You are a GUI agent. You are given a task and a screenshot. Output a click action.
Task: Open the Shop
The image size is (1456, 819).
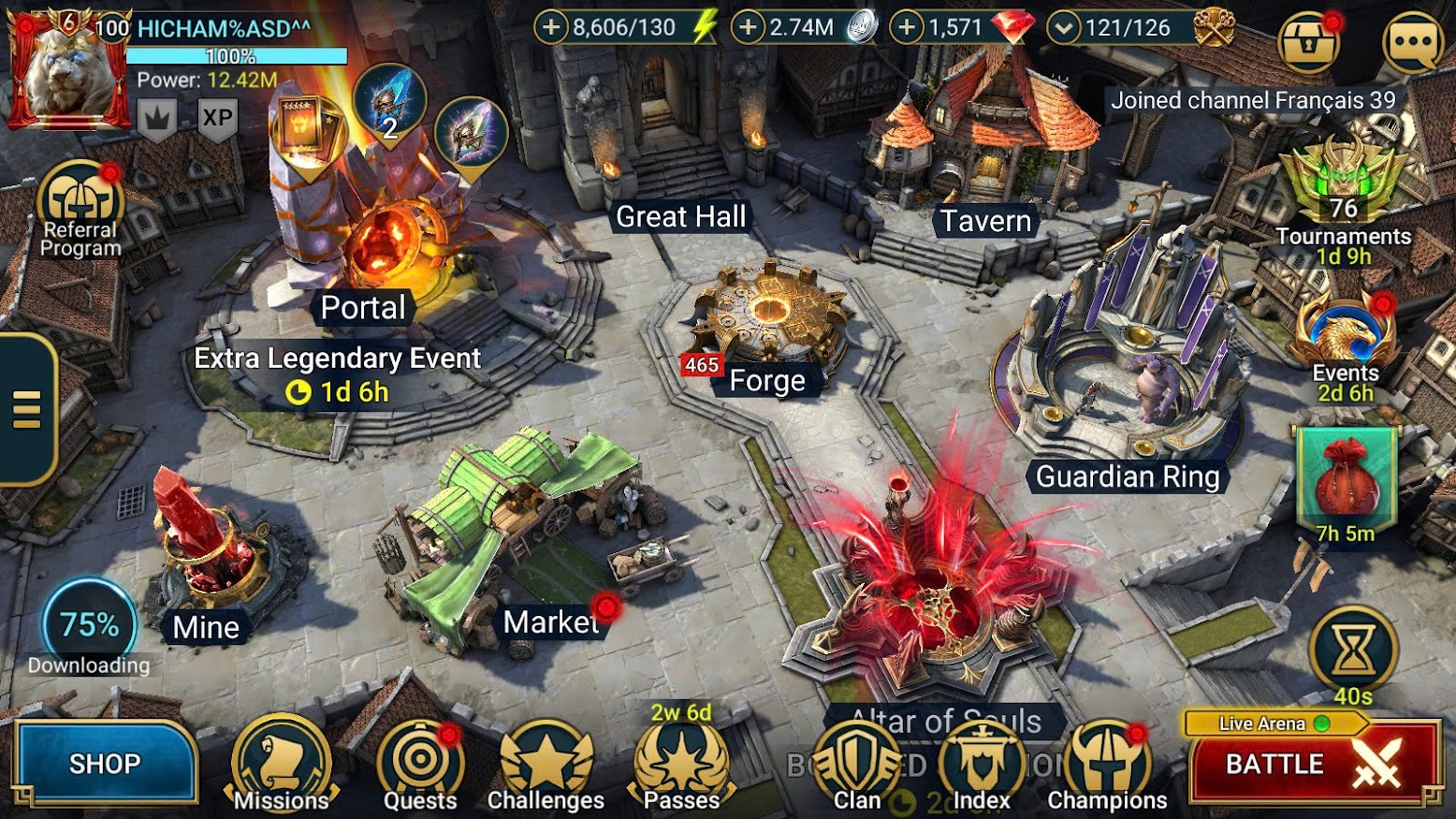(104, 764)
